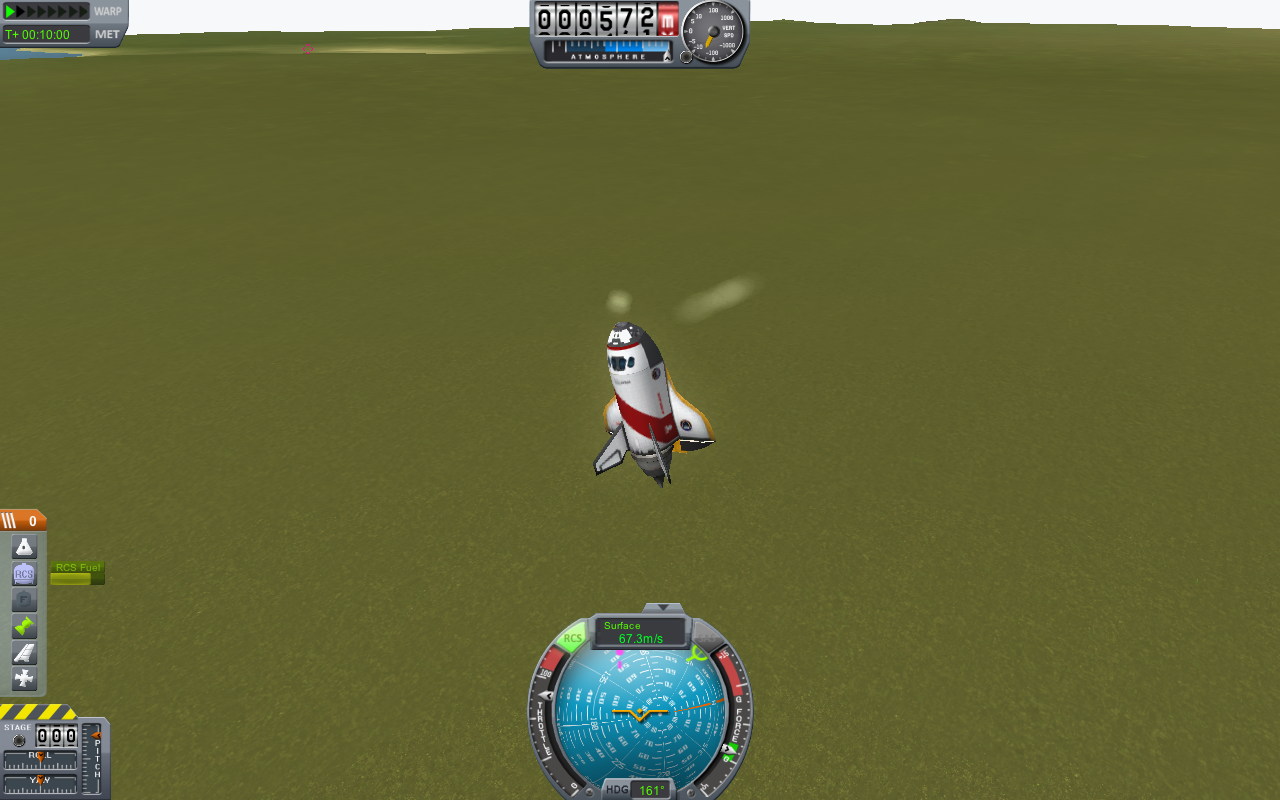
Task: Collapse the navball with its top arrow
Action: [x=662, y=608]
